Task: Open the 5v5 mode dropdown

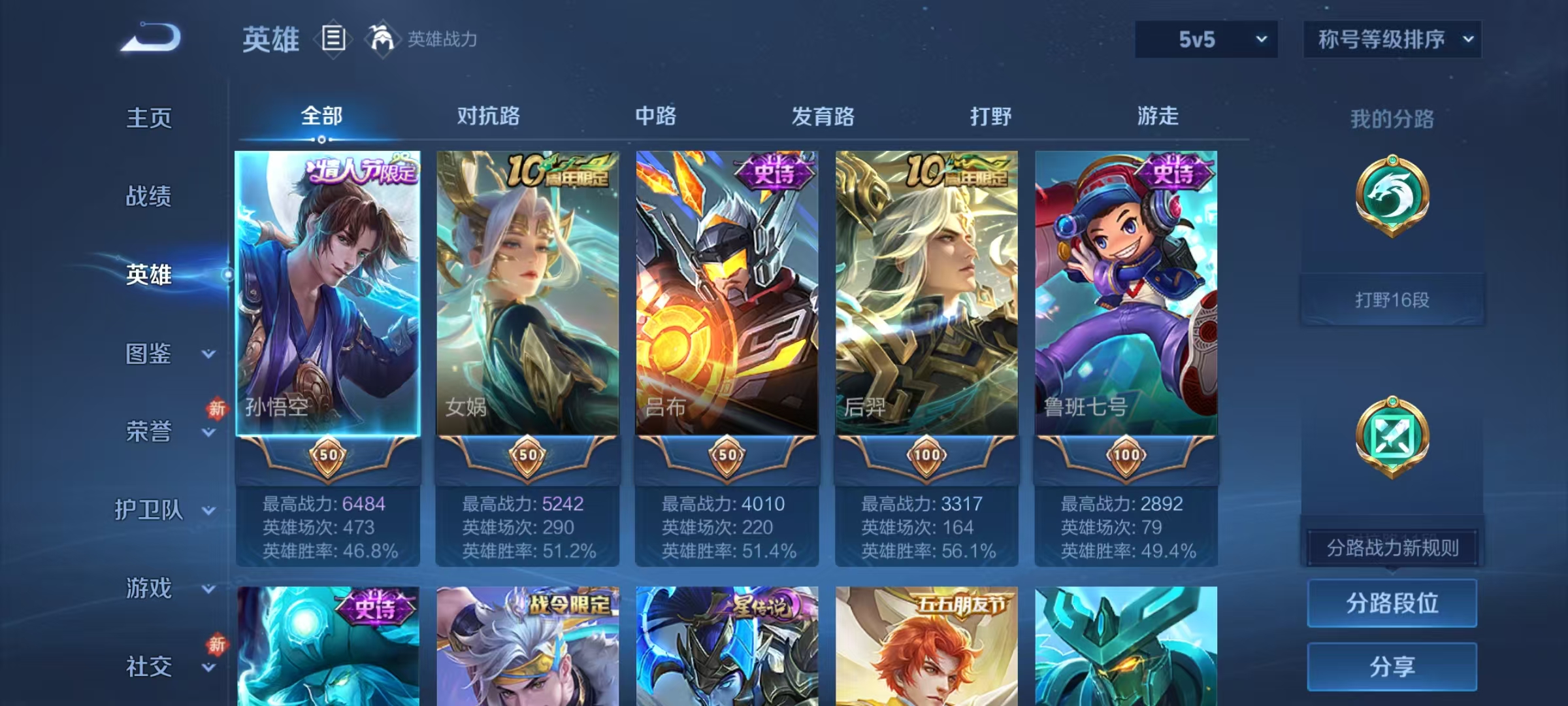Action: click(1205, 39)
